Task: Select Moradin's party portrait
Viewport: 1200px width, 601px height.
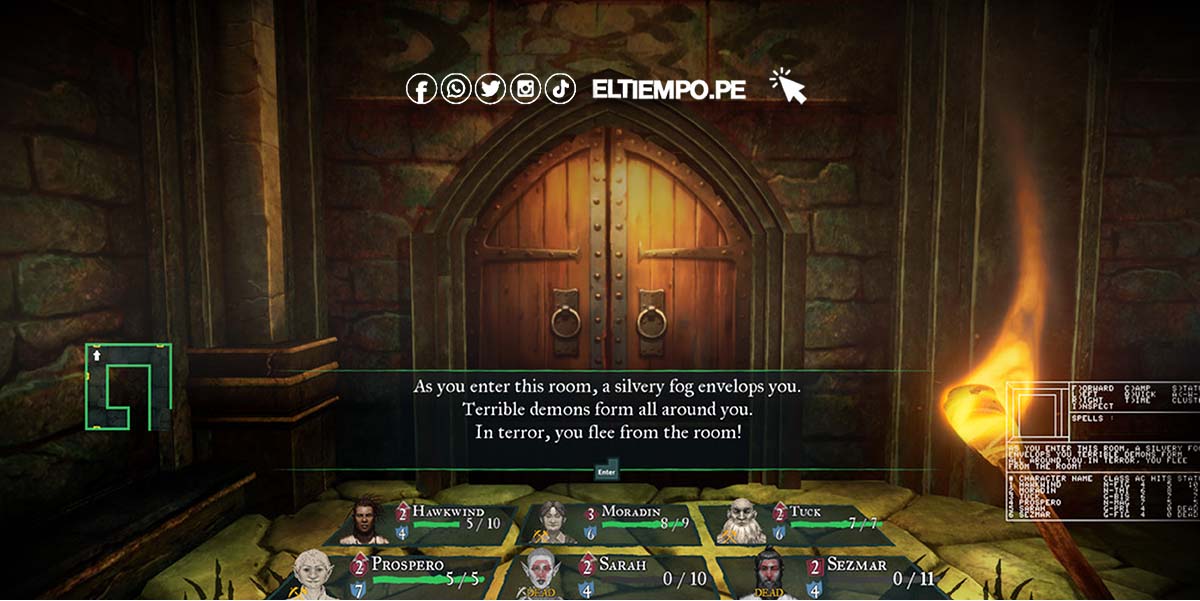Action: (x=553, y=521)
